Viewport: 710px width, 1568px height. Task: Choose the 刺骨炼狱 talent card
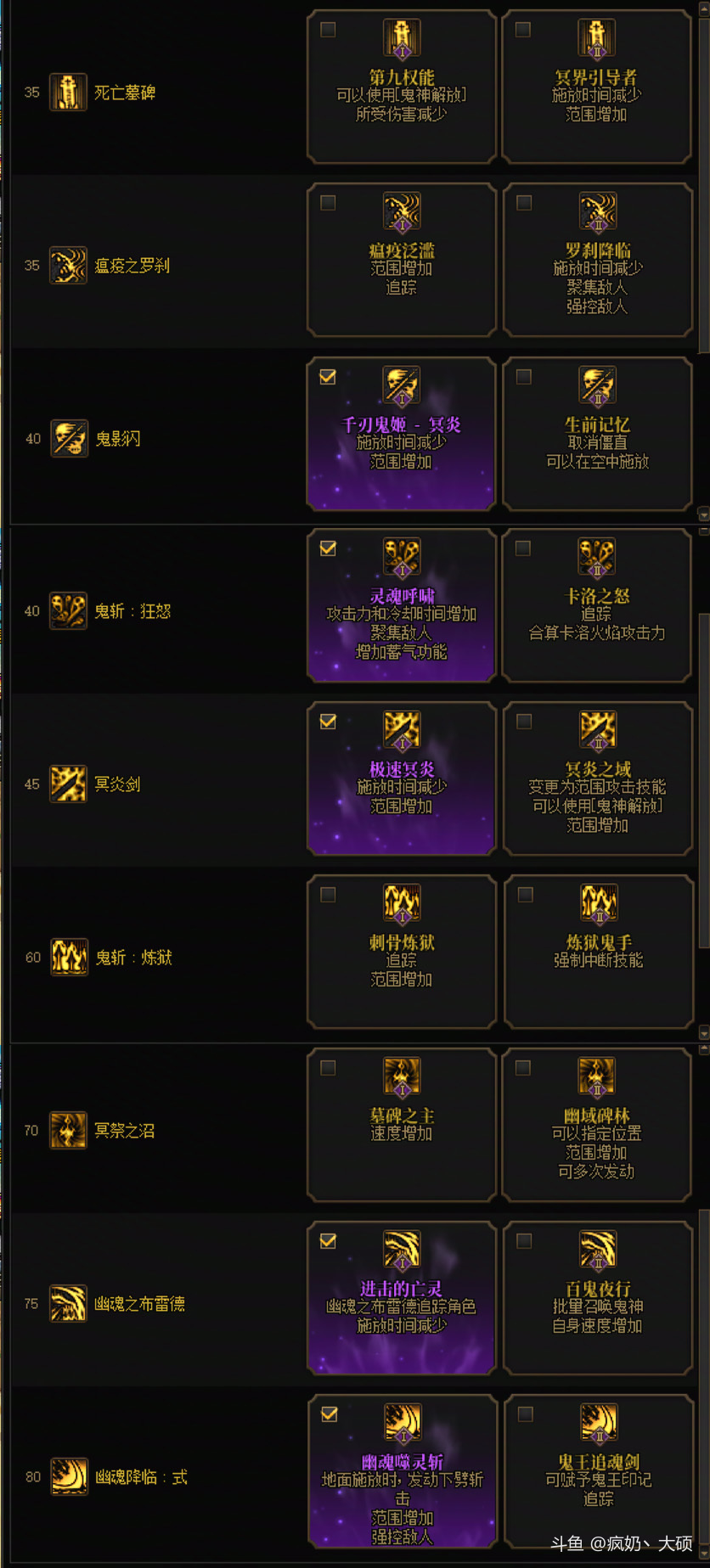(401, 952)
